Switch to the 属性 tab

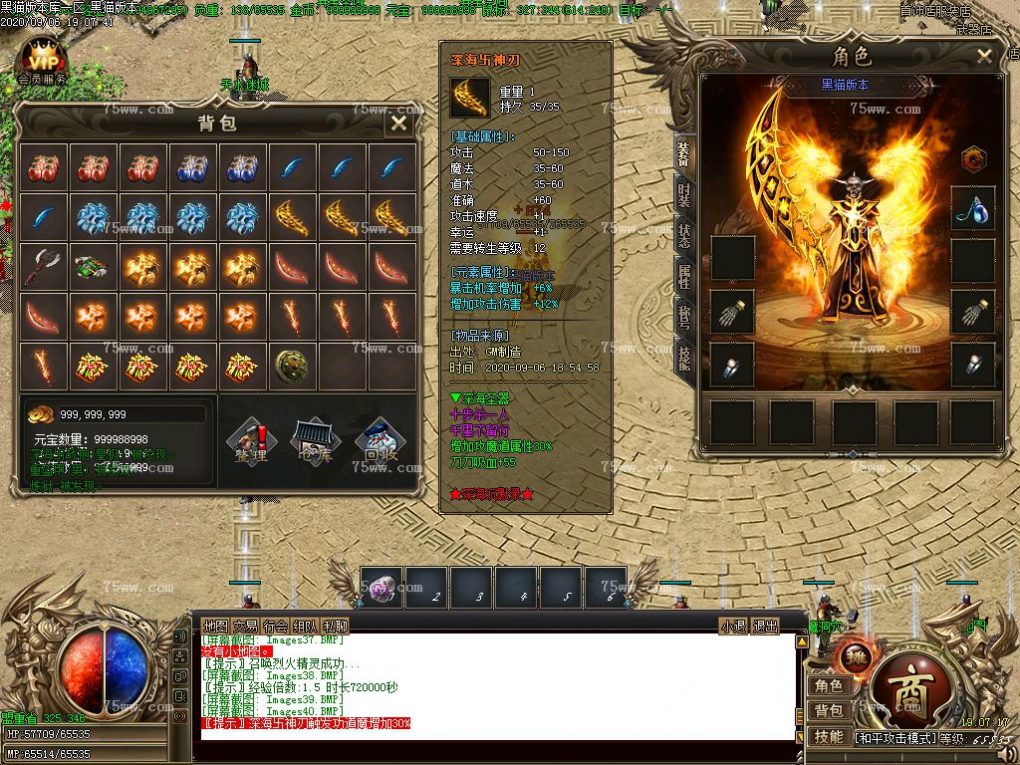click(x=684, y=278)
